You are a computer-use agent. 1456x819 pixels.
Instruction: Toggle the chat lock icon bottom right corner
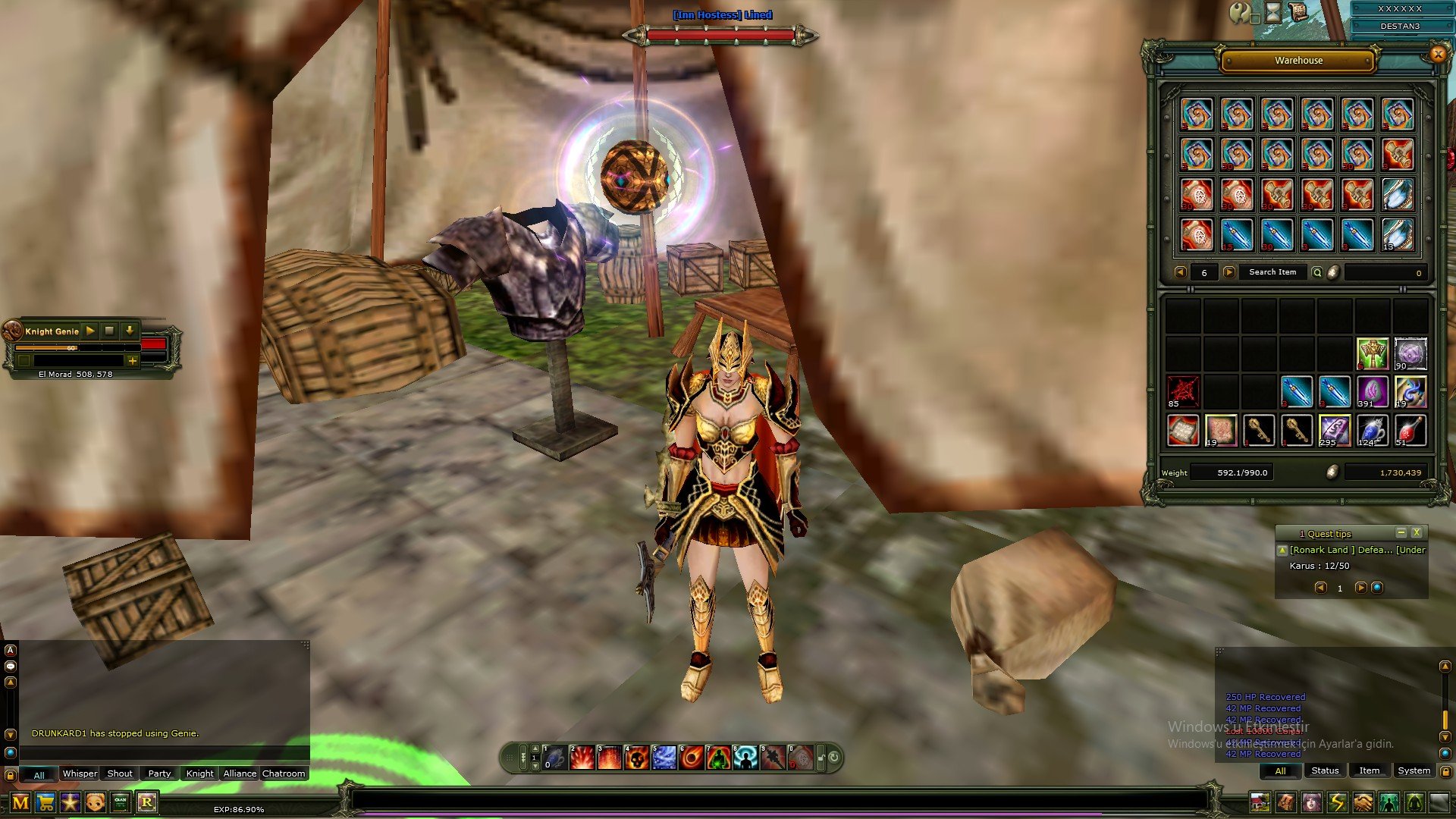click(x=1445, y=771)
